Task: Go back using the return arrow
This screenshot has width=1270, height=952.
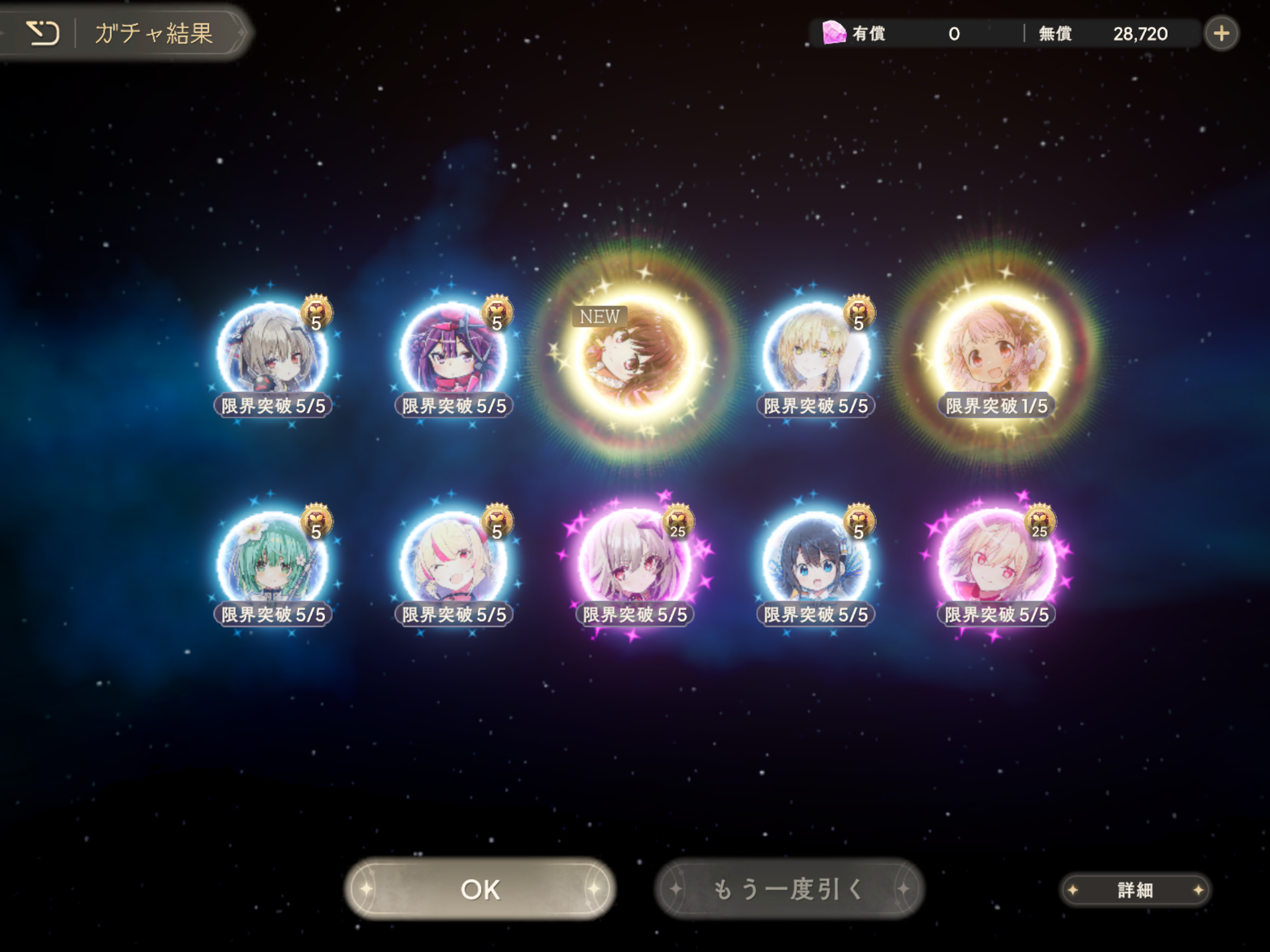Action: click(42, 33)
